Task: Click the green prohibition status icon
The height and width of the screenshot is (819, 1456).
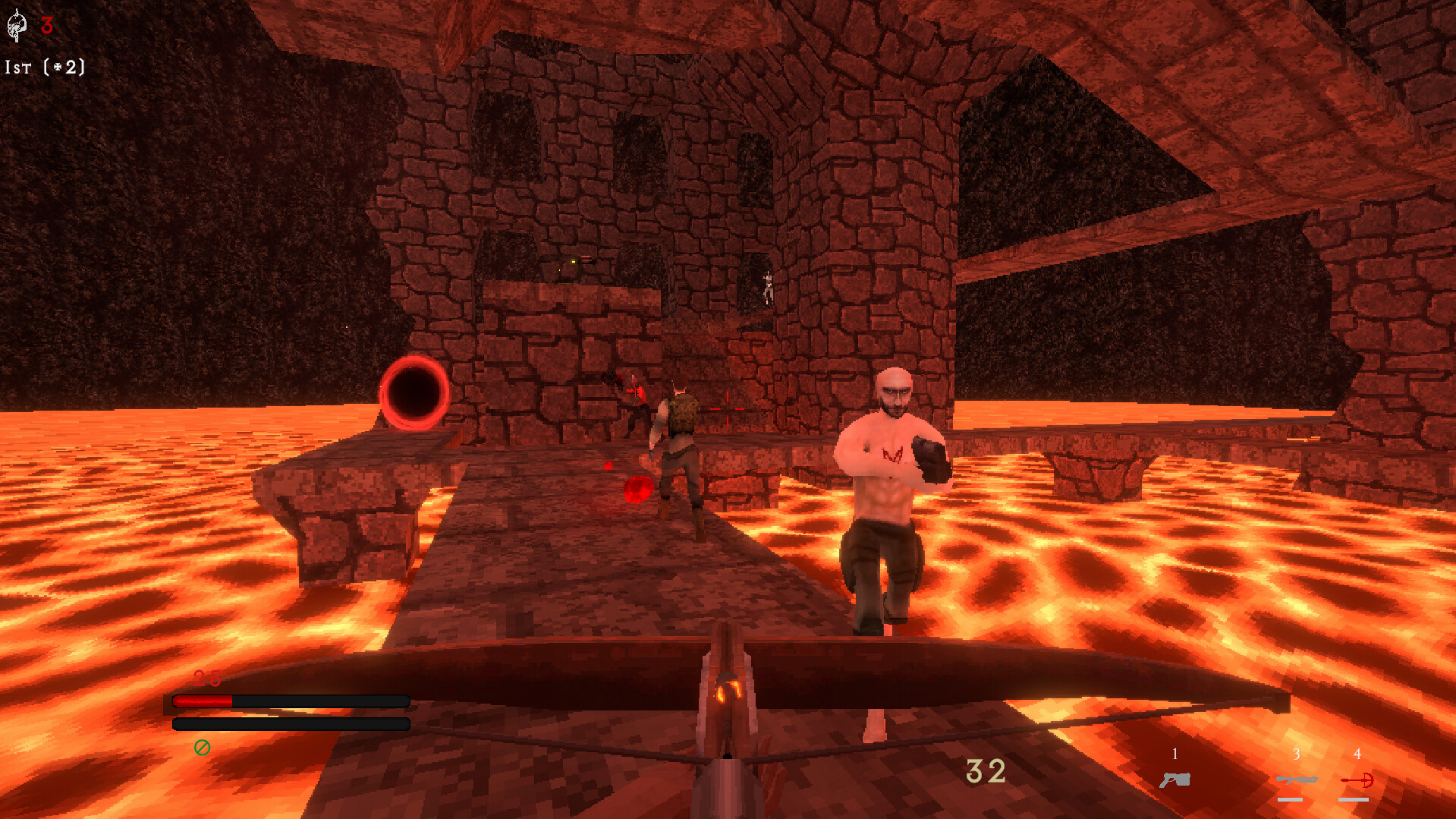Action: coord(201,748)
